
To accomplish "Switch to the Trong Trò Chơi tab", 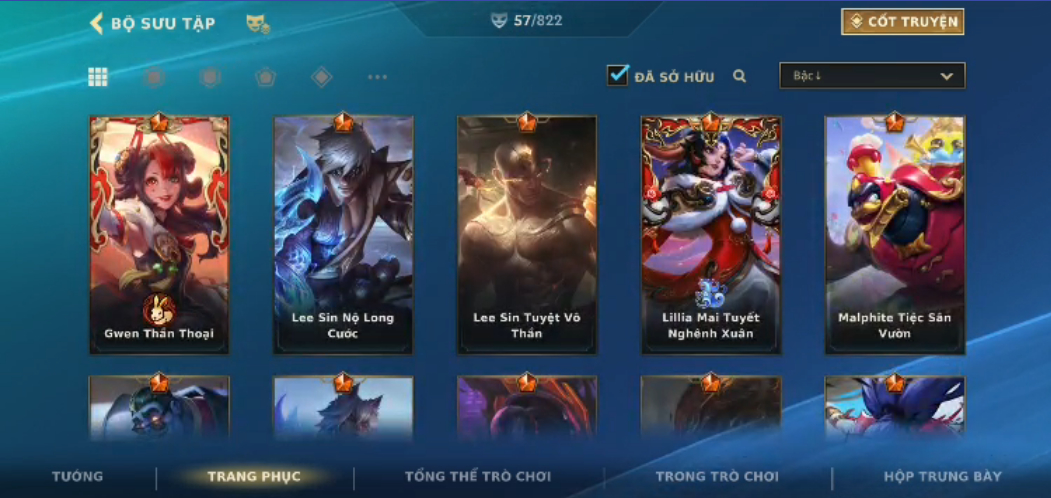I will pos(717,476).
